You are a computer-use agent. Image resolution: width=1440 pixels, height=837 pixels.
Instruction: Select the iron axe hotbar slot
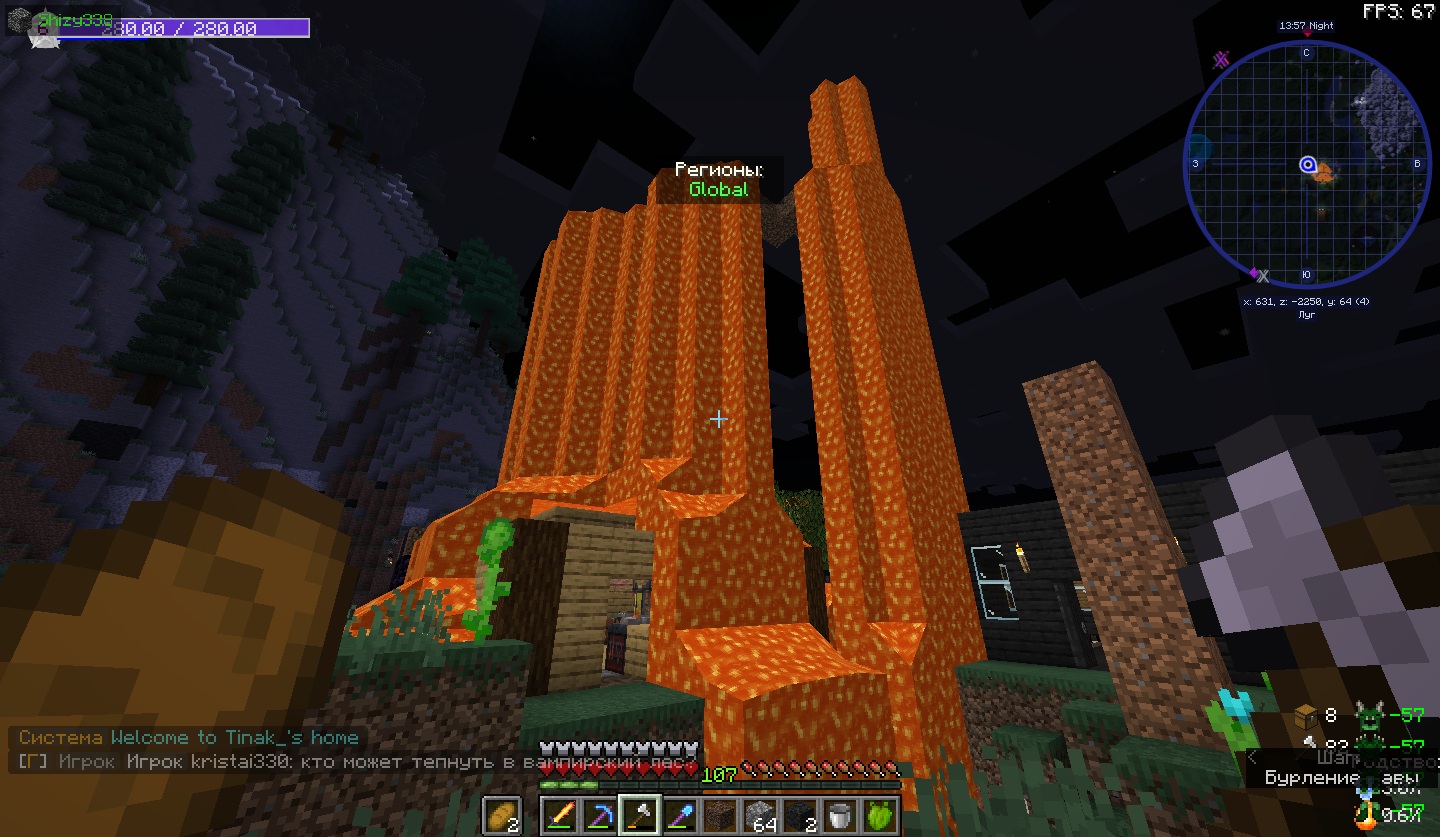pos(638,815)
